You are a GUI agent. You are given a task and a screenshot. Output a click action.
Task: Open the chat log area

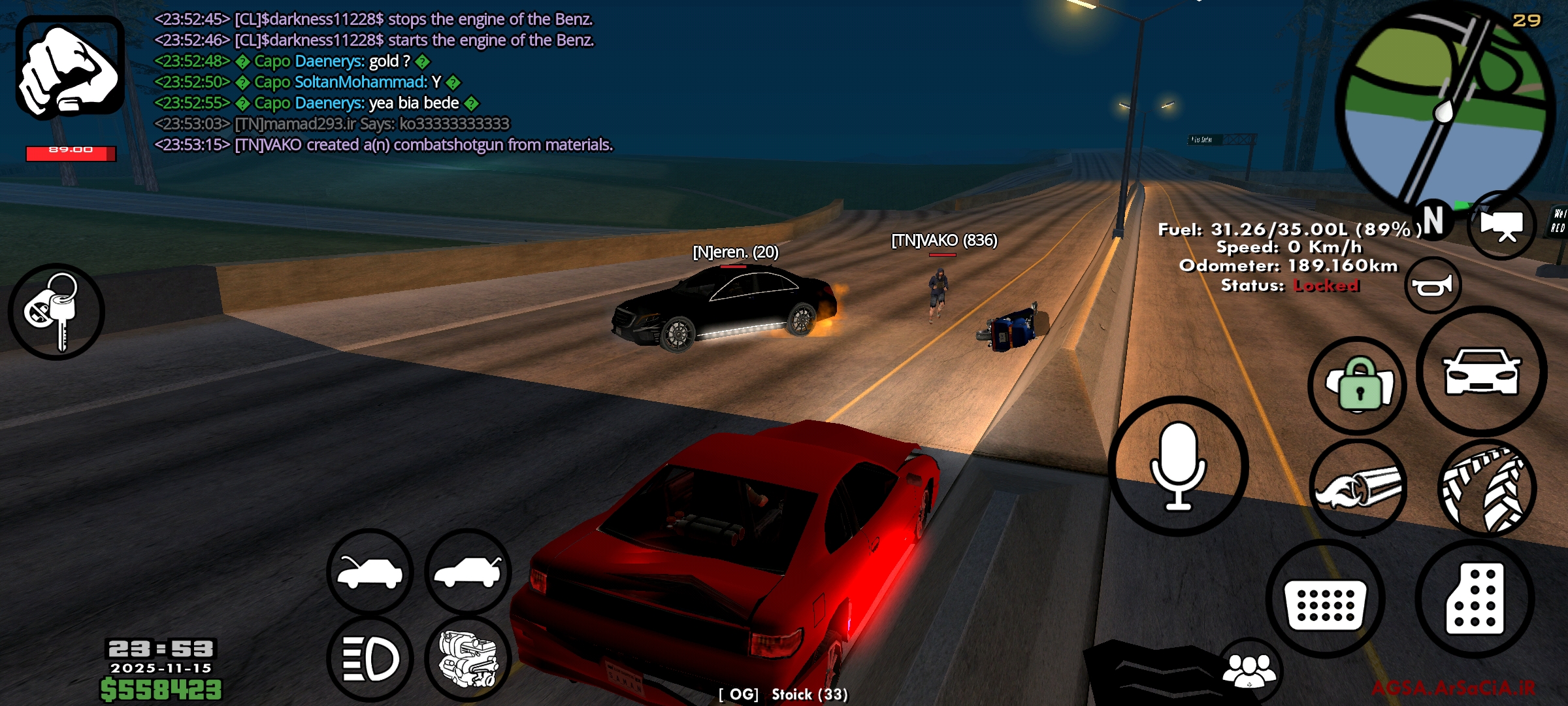384,82
